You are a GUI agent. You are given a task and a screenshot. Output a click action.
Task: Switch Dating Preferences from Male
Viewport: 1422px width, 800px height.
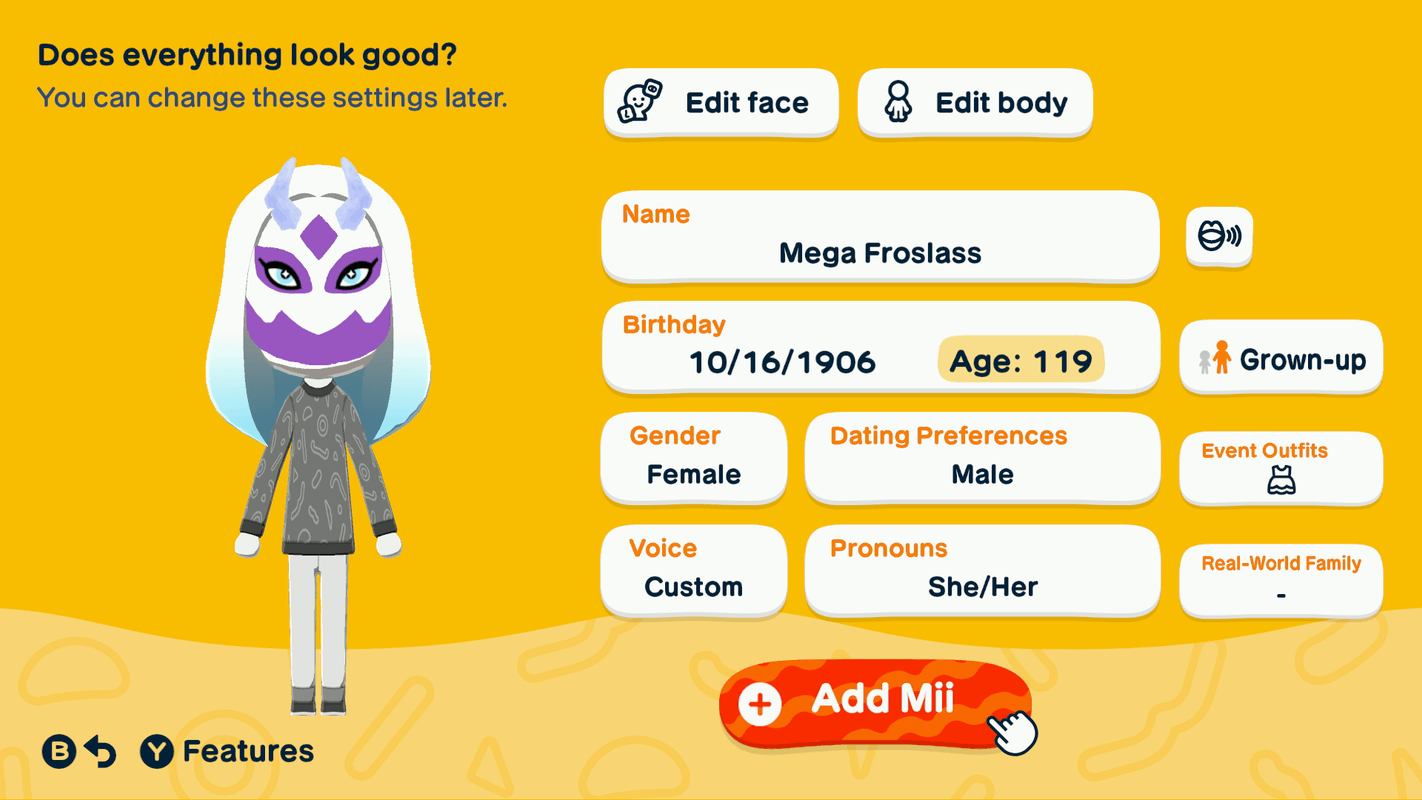coord(981,458)
